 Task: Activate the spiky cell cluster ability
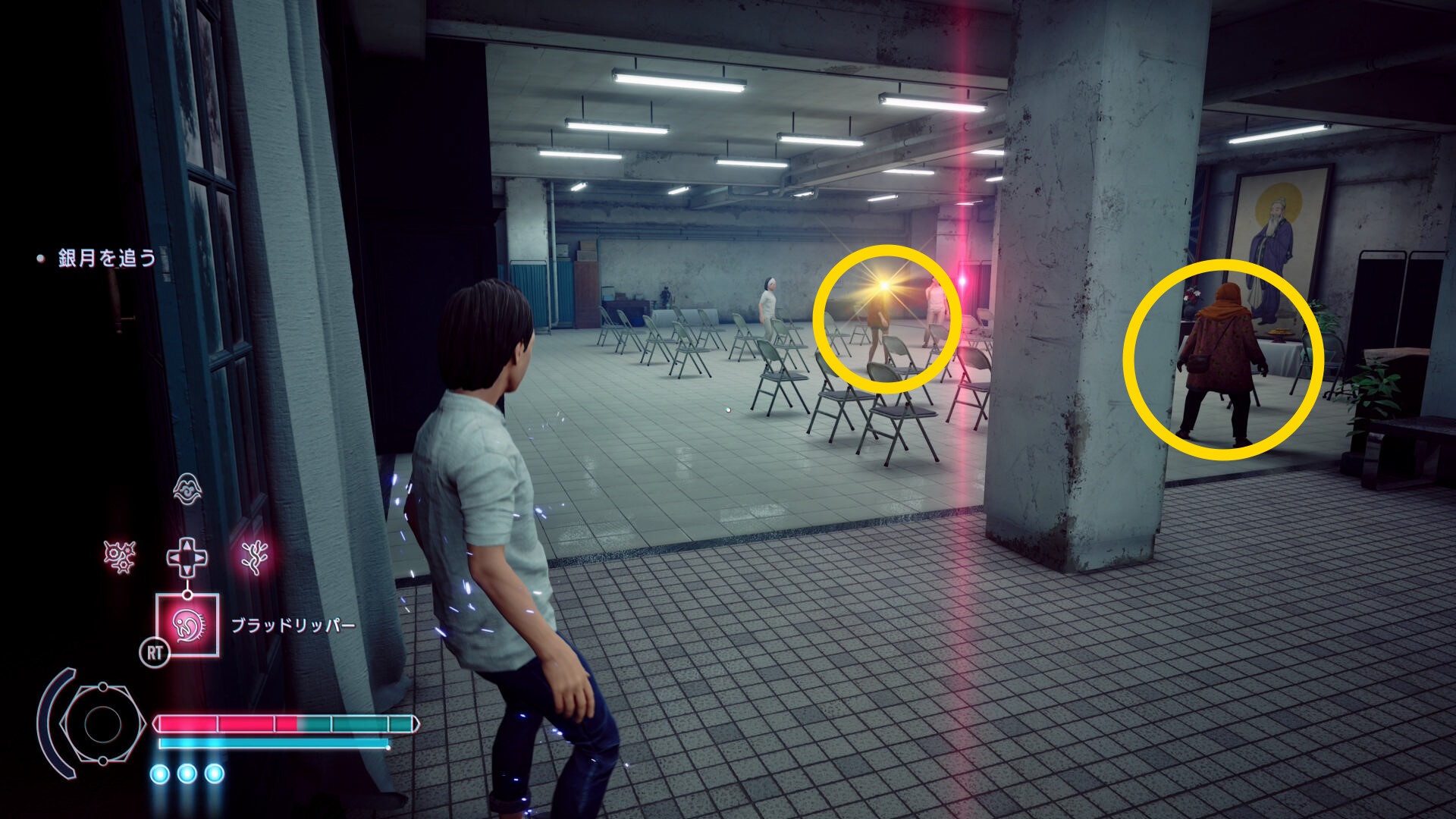point(120,557)
